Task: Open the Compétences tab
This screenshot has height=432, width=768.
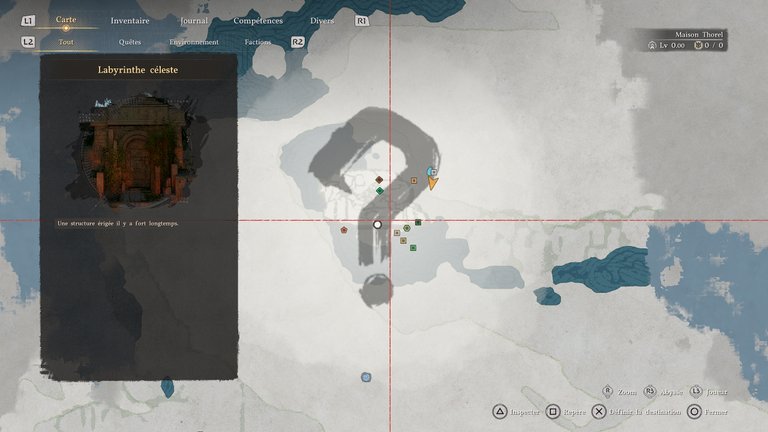Action: (258, 20)
